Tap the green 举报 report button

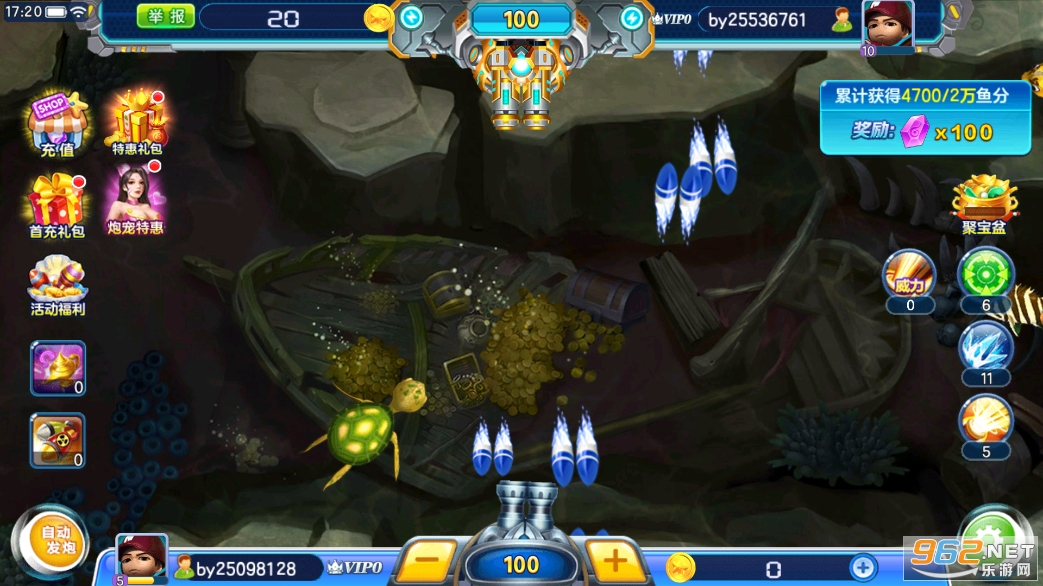(x=164, y=17)
